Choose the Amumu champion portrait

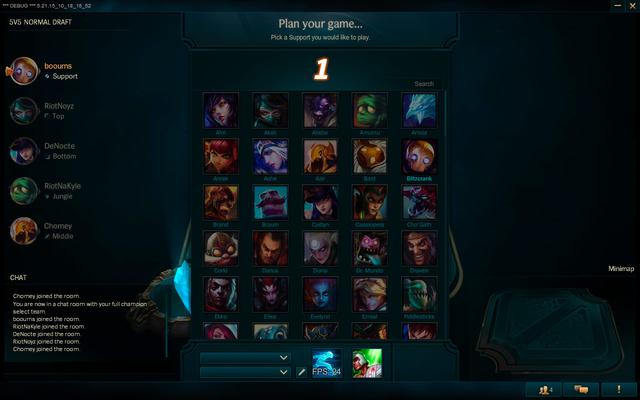tap(370, 109)
